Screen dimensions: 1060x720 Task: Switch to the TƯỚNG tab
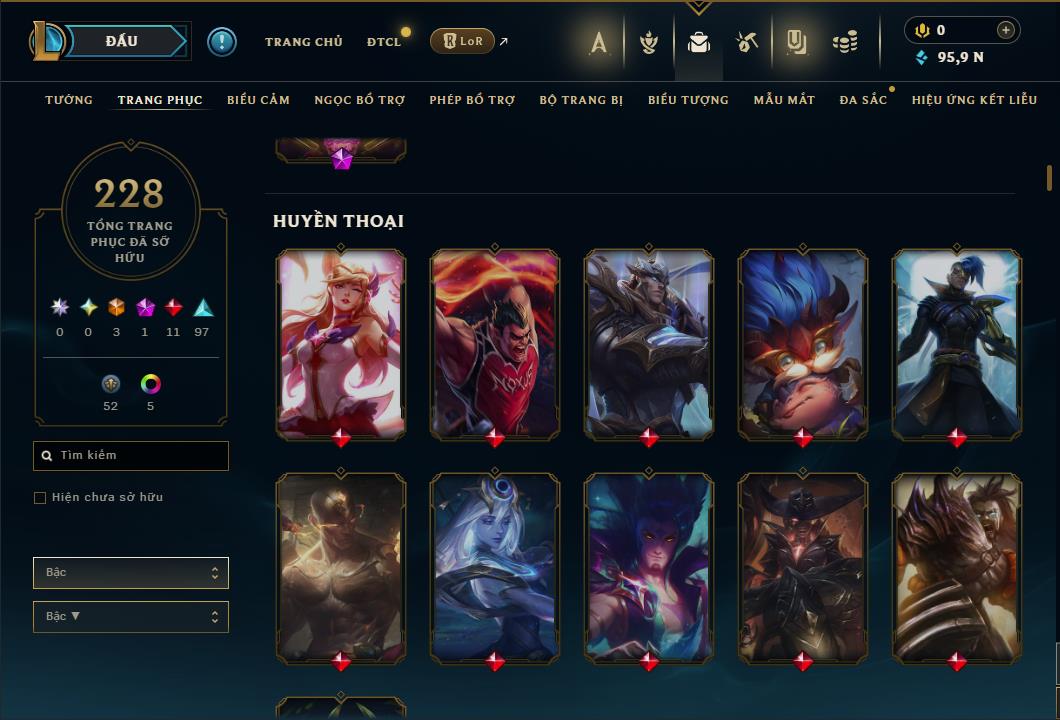click(69, 100)
